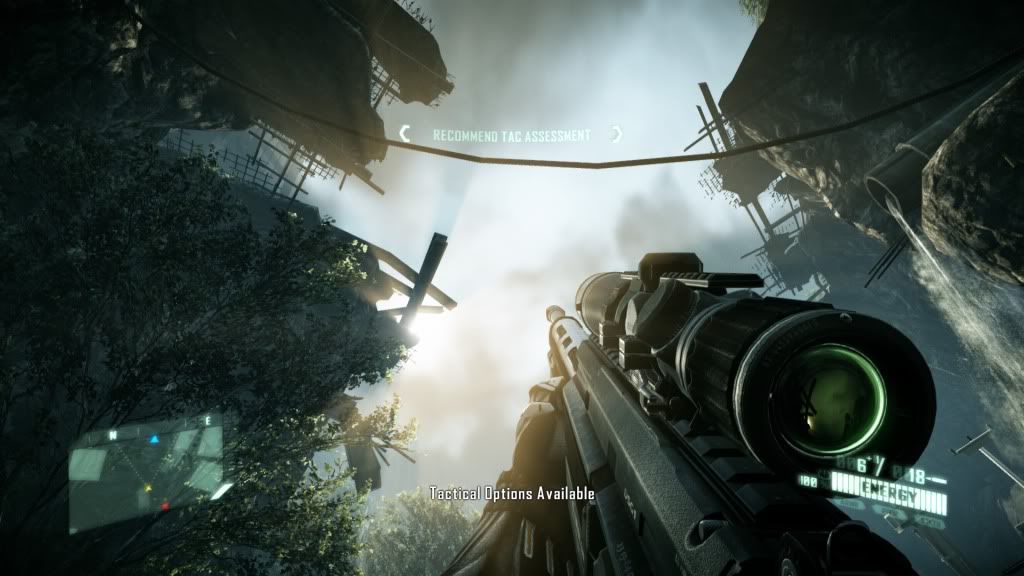Select the Recommend Tac Assessment prompt
This screenshot has width=1024, height=576.
pos(511,135)
